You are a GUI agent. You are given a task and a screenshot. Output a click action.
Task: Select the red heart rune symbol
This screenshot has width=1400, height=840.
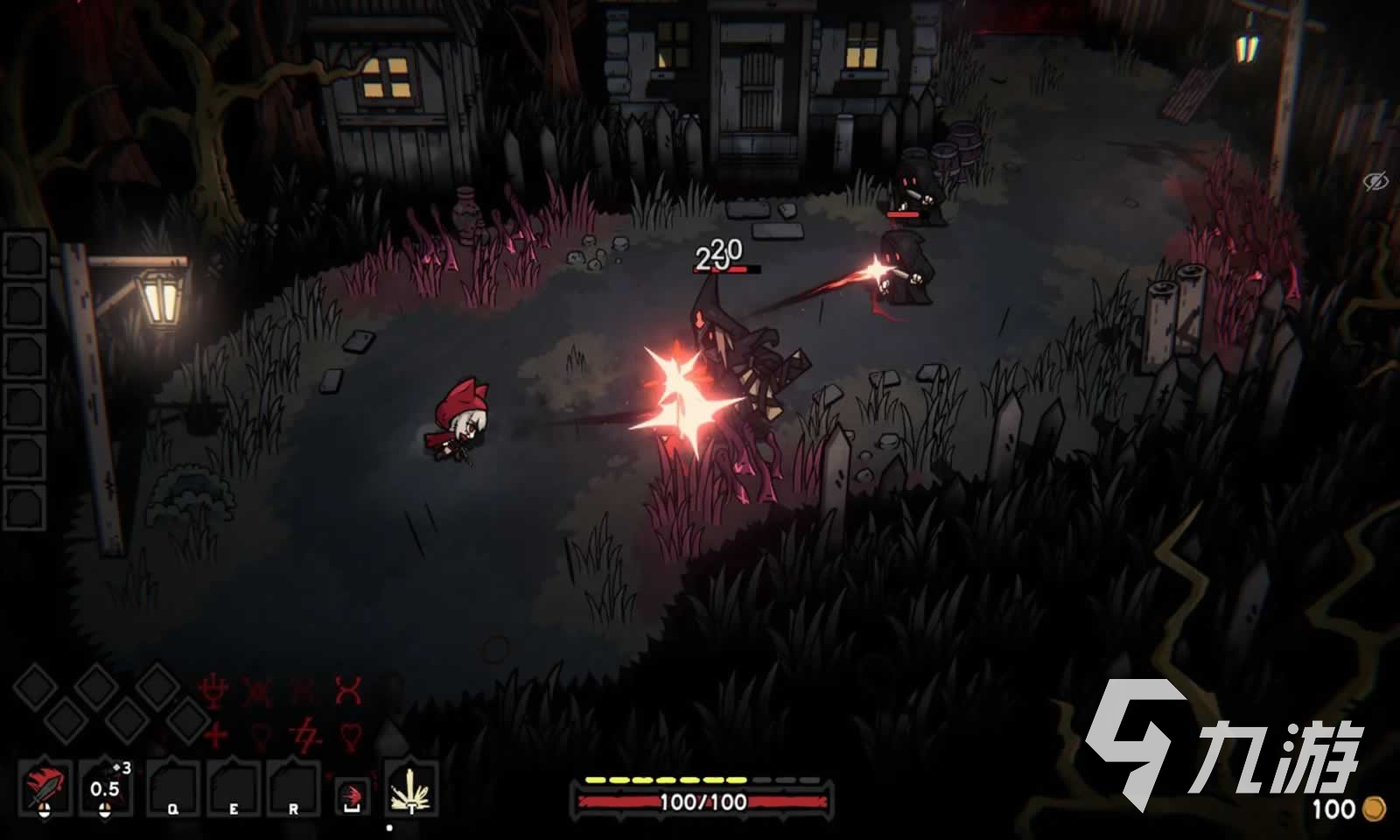click(x=350, y=735)
